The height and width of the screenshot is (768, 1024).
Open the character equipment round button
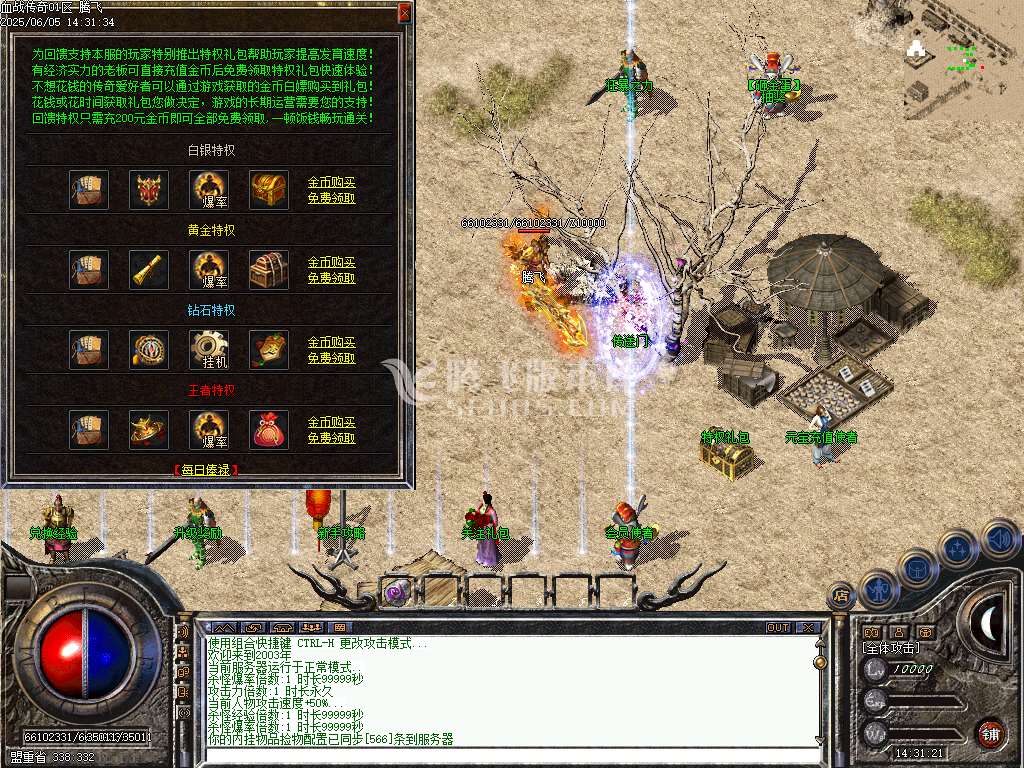click(x=877, y=588)
